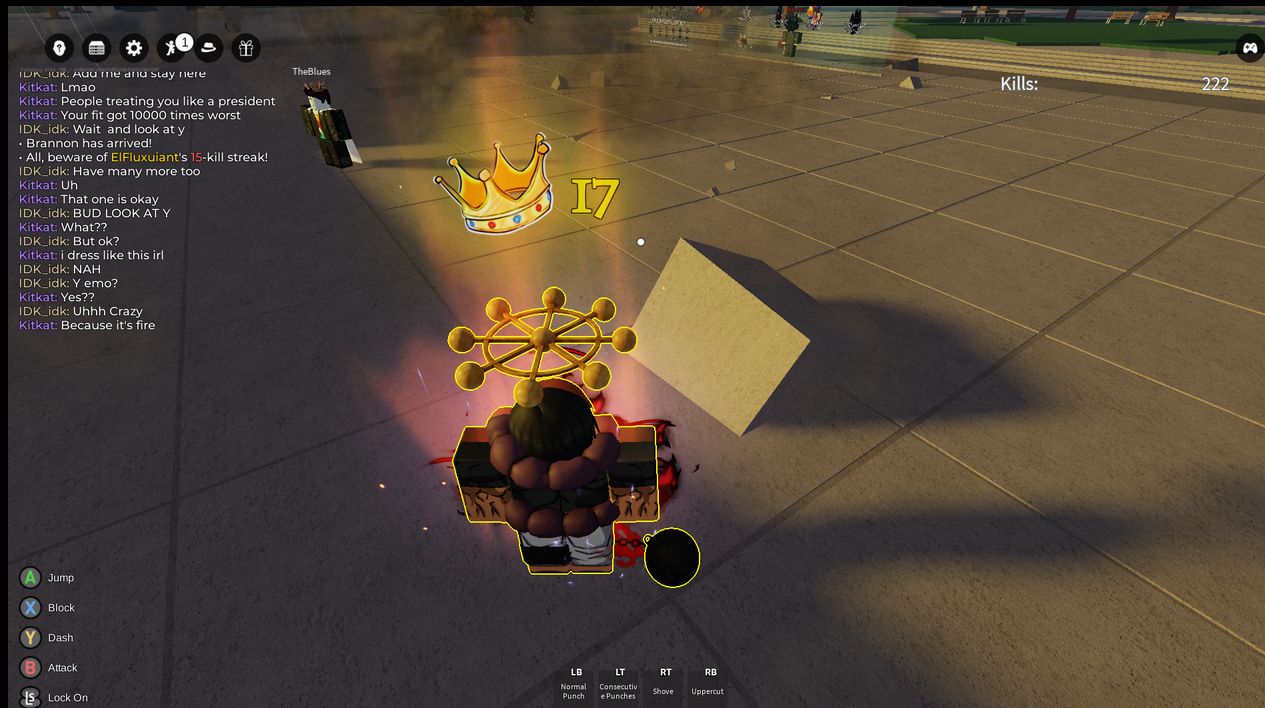
Task: Open the settings gear menu
Action: tap(134, 48)
